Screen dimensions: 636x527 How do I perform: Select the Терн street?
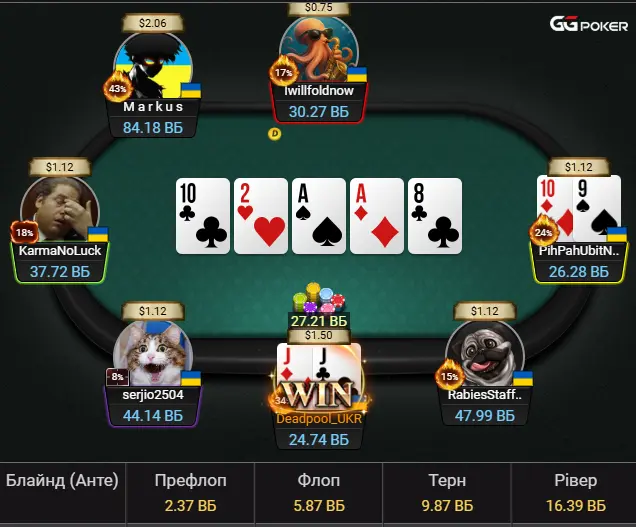447,493
